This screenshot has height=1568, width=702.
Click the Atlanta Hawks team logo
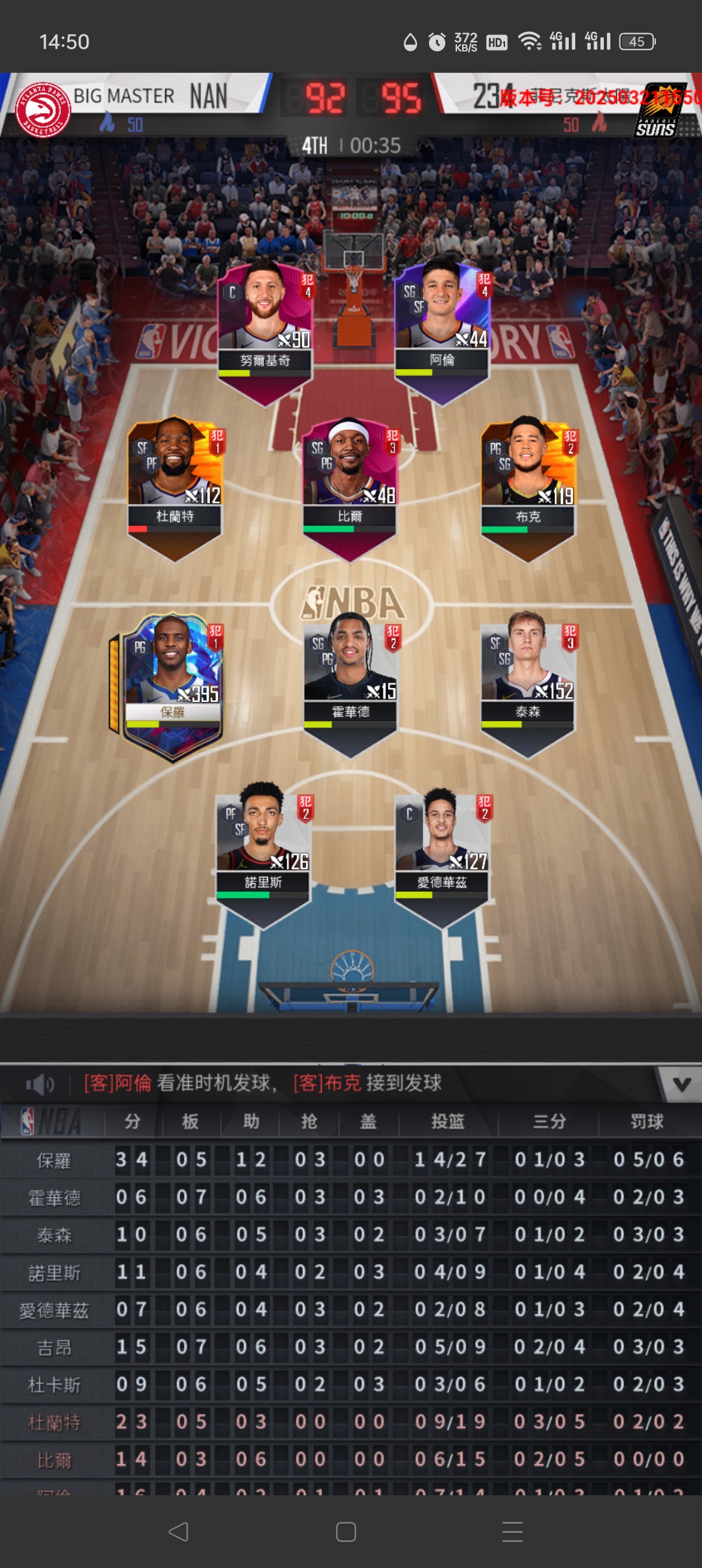(x=43, y=109)
